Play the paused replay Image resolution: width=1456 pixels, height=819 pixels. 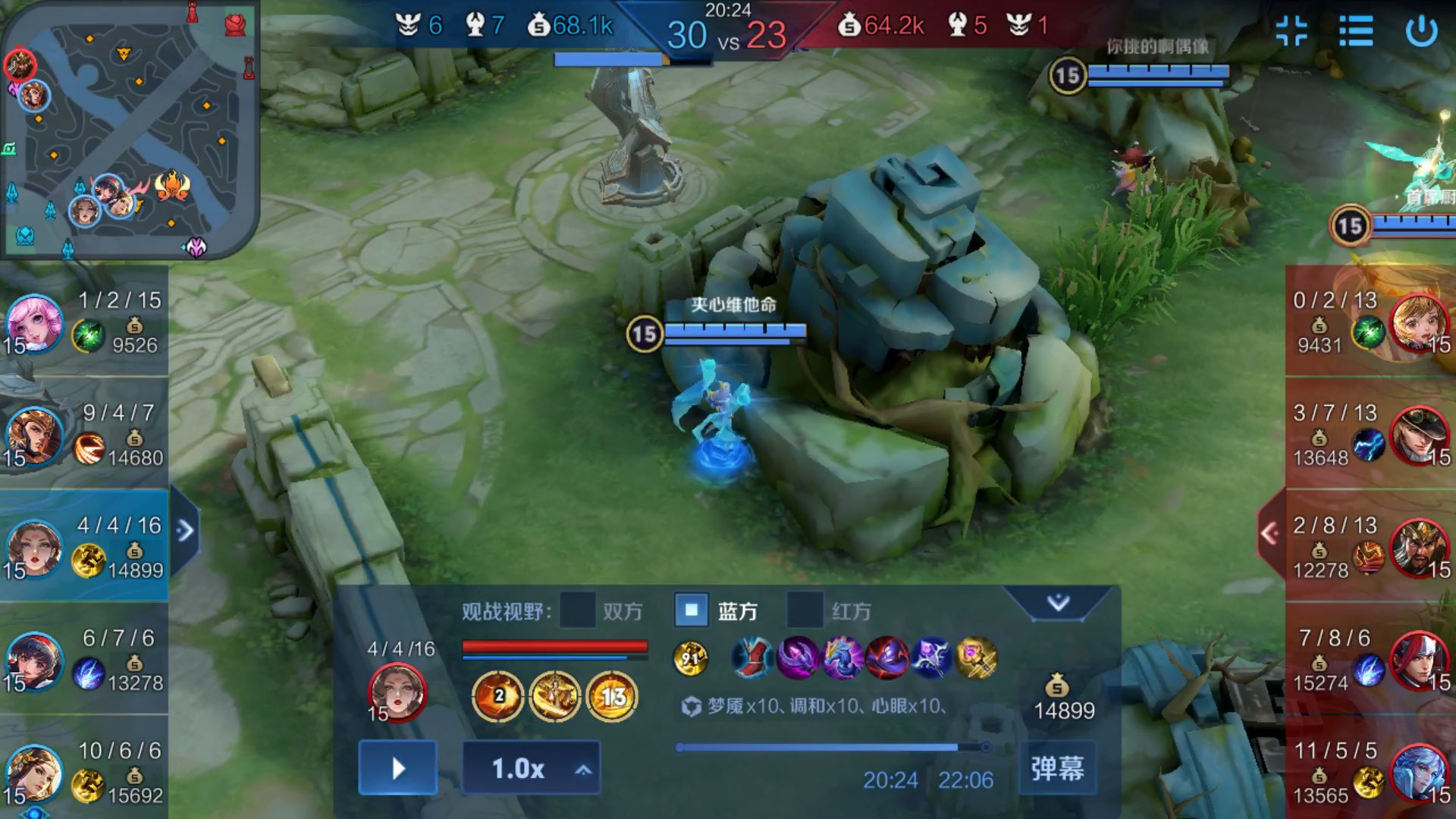(x=398, y=768)
